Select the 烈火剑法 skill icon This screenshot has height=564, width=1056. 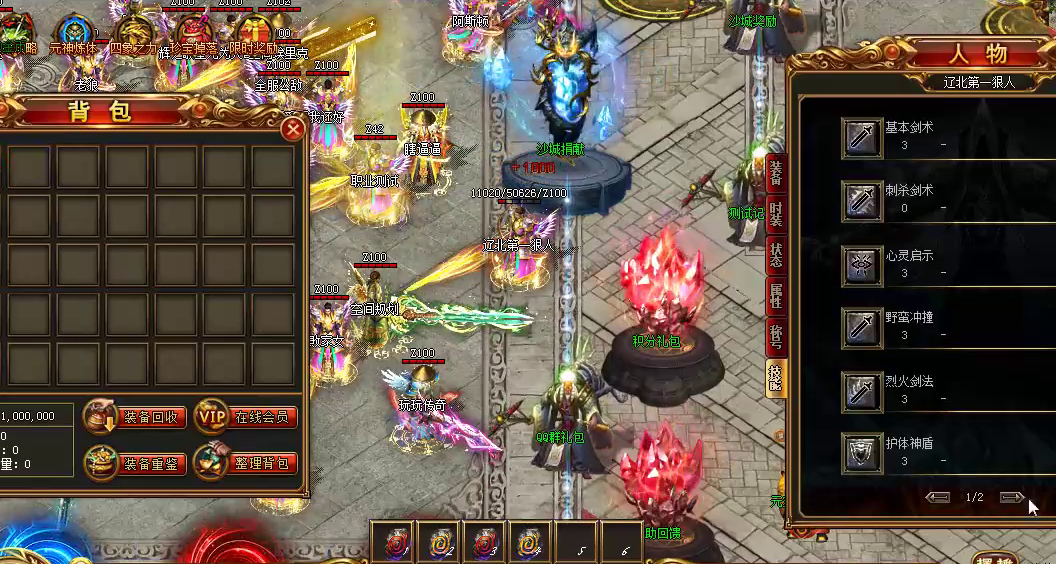coord(861,390)
